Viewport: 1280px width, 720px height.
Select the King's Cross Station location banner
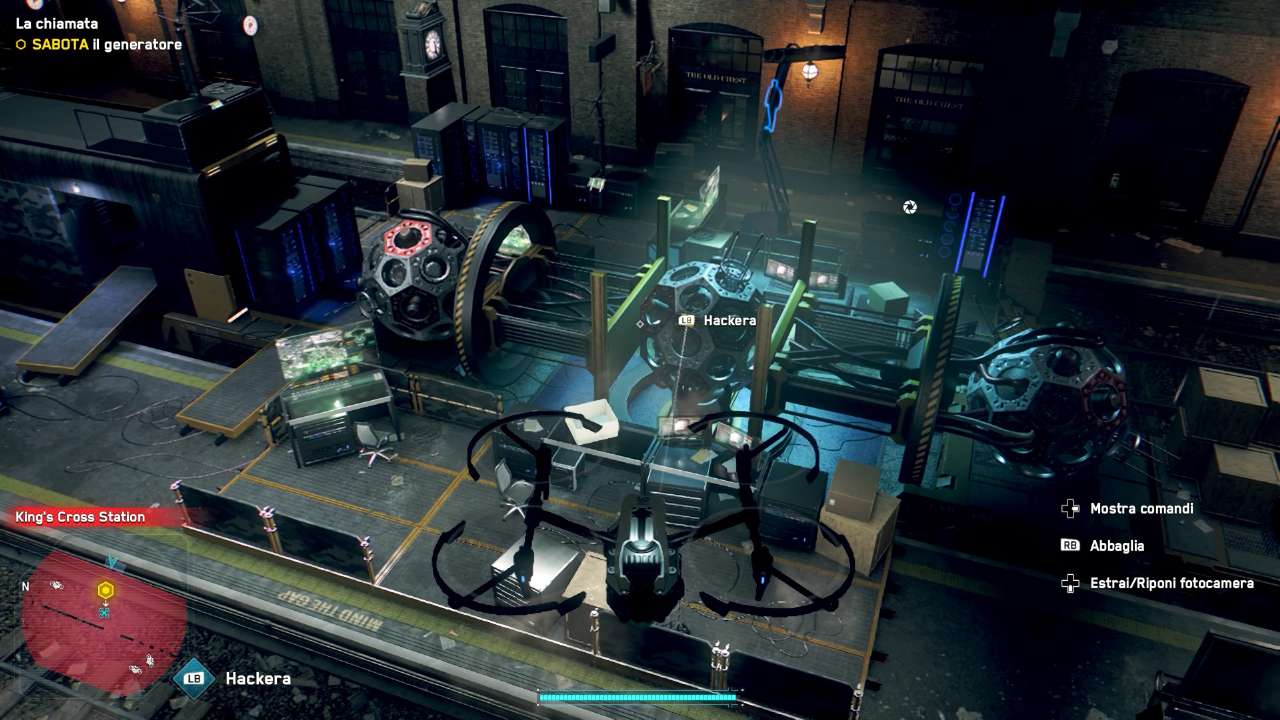click(x=81, y=517)
